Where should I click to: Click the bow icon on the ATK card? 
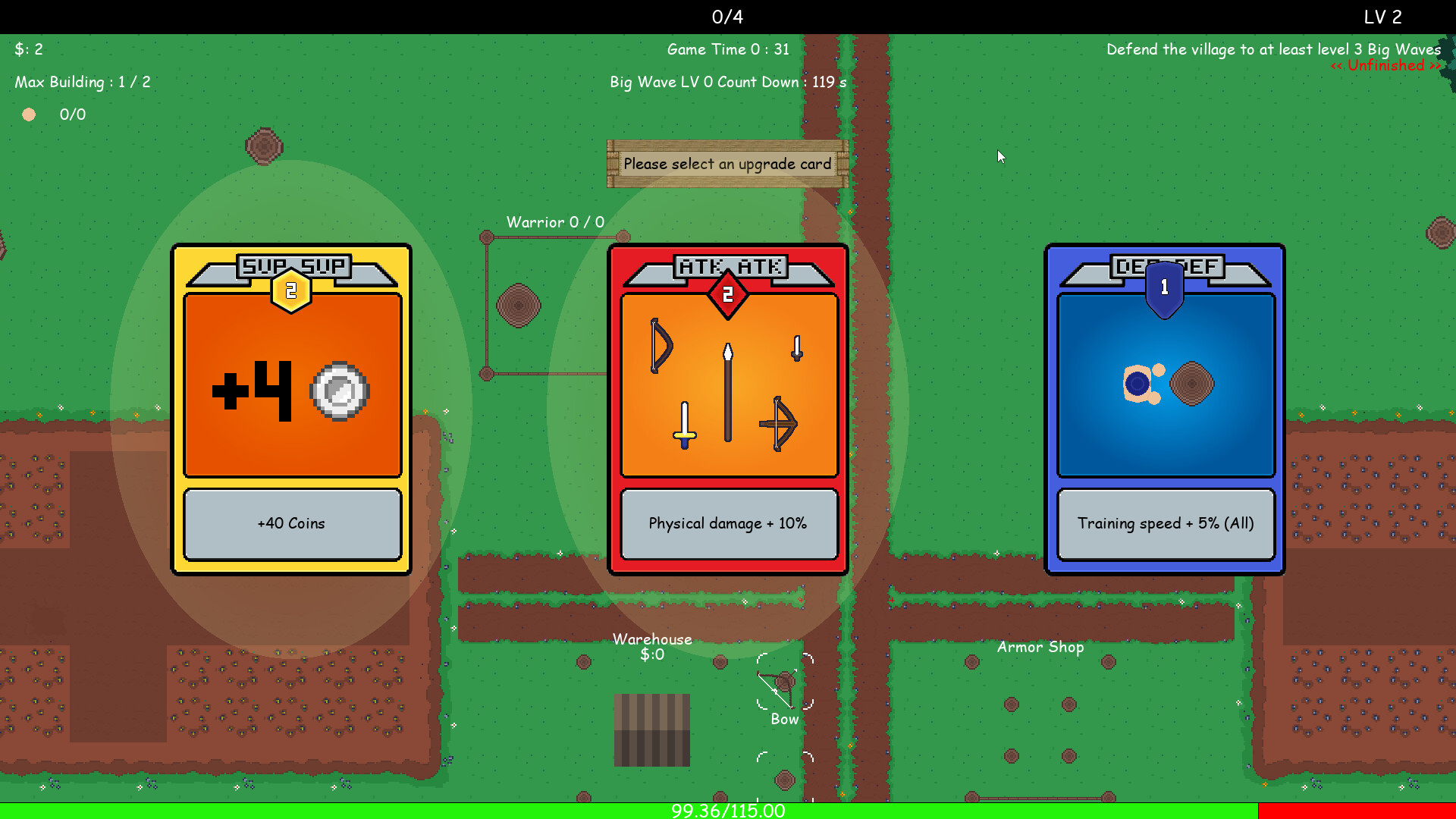[x=659, y=345]
